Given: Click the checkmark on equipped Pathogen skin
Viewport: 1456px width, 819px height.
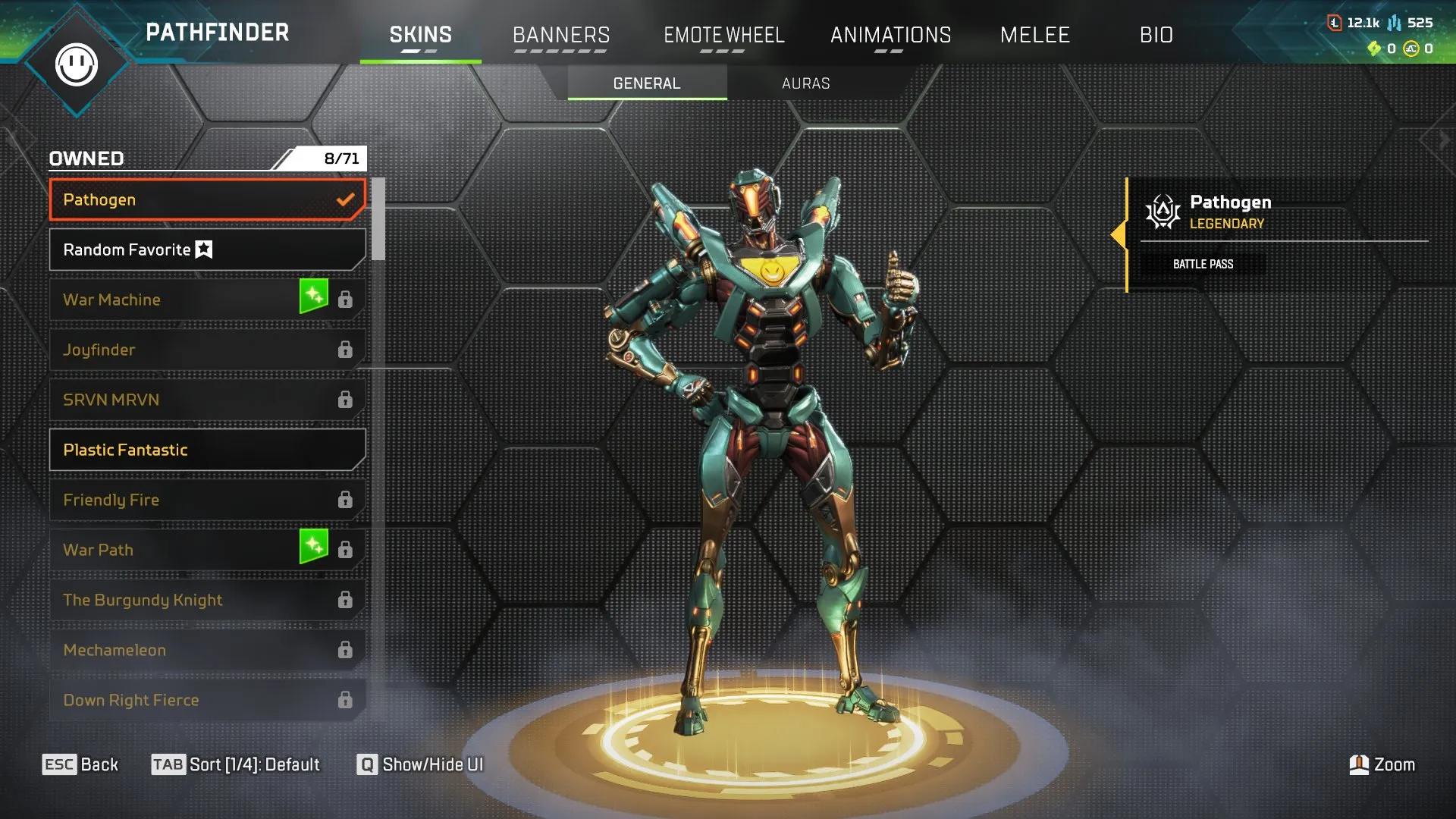Looking at the screenshot, I should click(346, 199).
